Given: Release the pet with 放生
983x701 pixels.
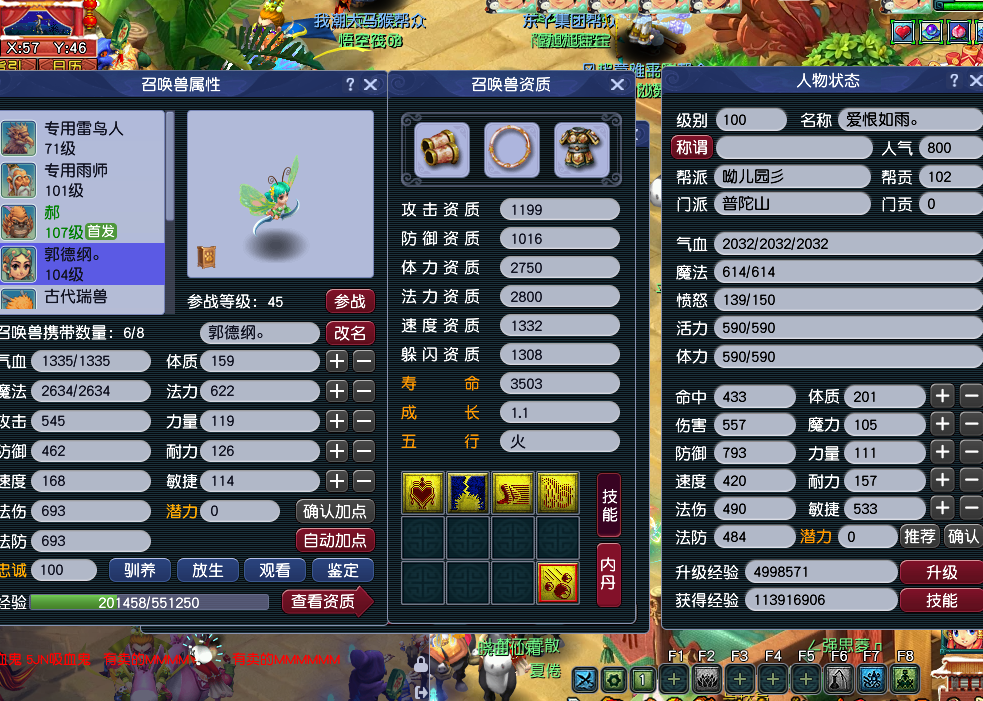Looking at the screenshot, I should tap(207, 570).
